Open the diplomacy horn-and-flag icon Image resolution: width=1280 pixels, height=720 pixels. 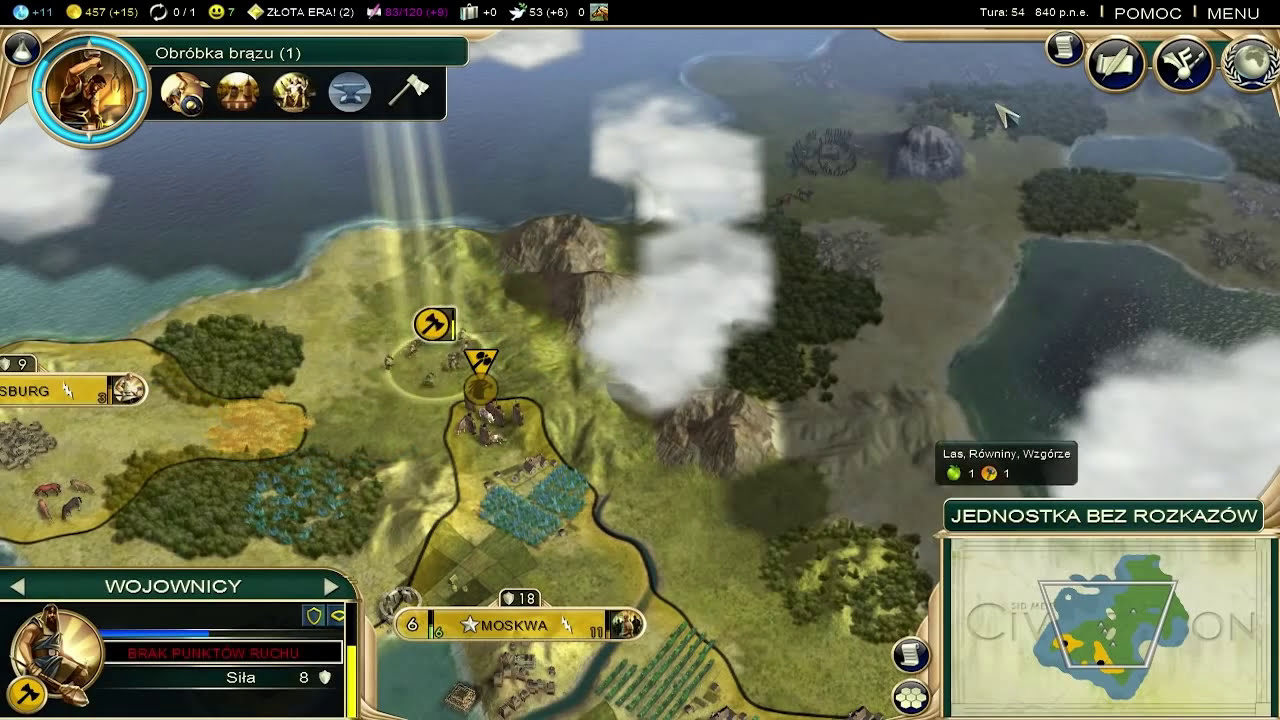[1183, 66]
